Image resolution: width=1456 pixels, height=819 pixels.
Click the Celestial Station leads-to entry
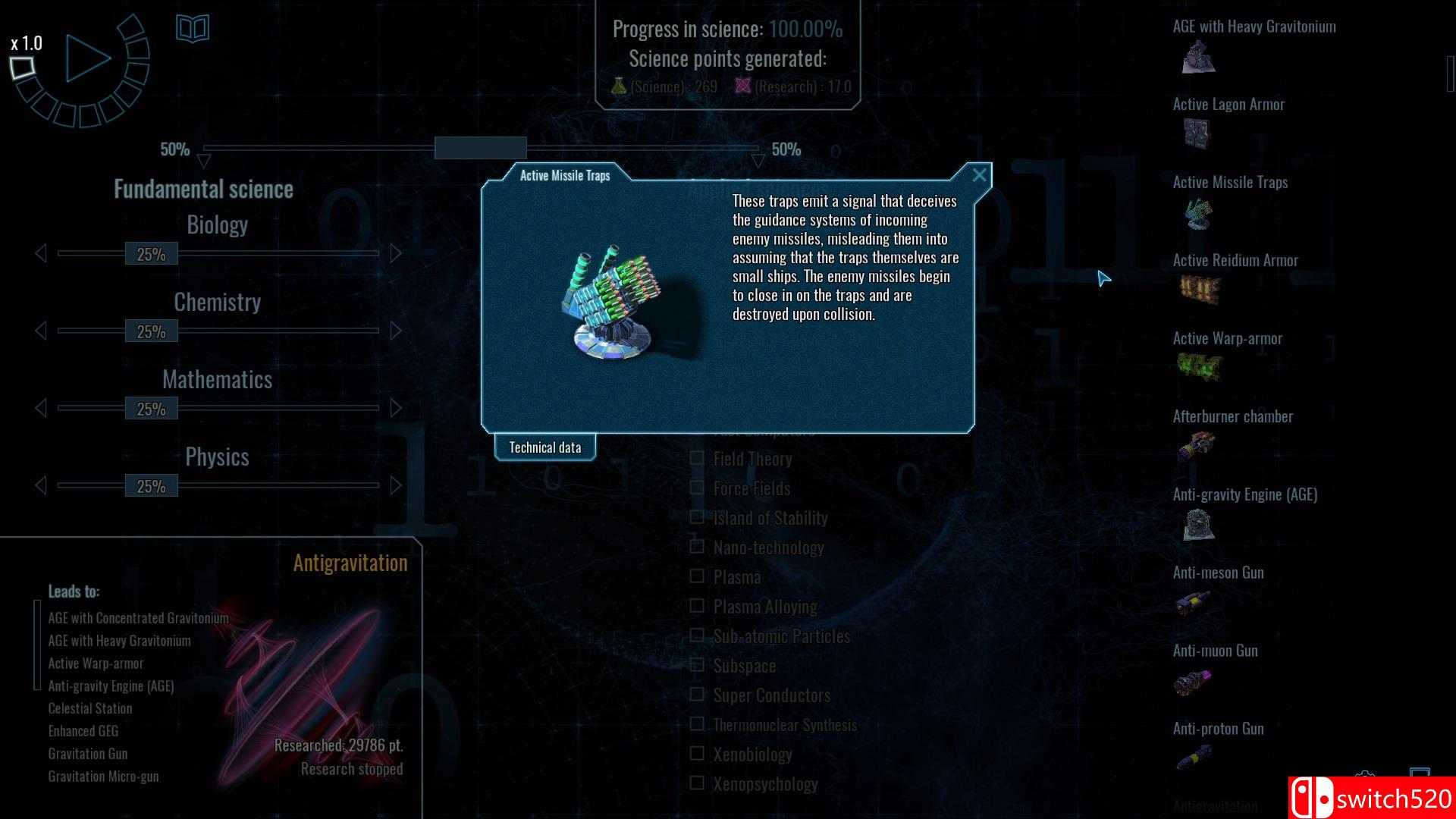89,708
